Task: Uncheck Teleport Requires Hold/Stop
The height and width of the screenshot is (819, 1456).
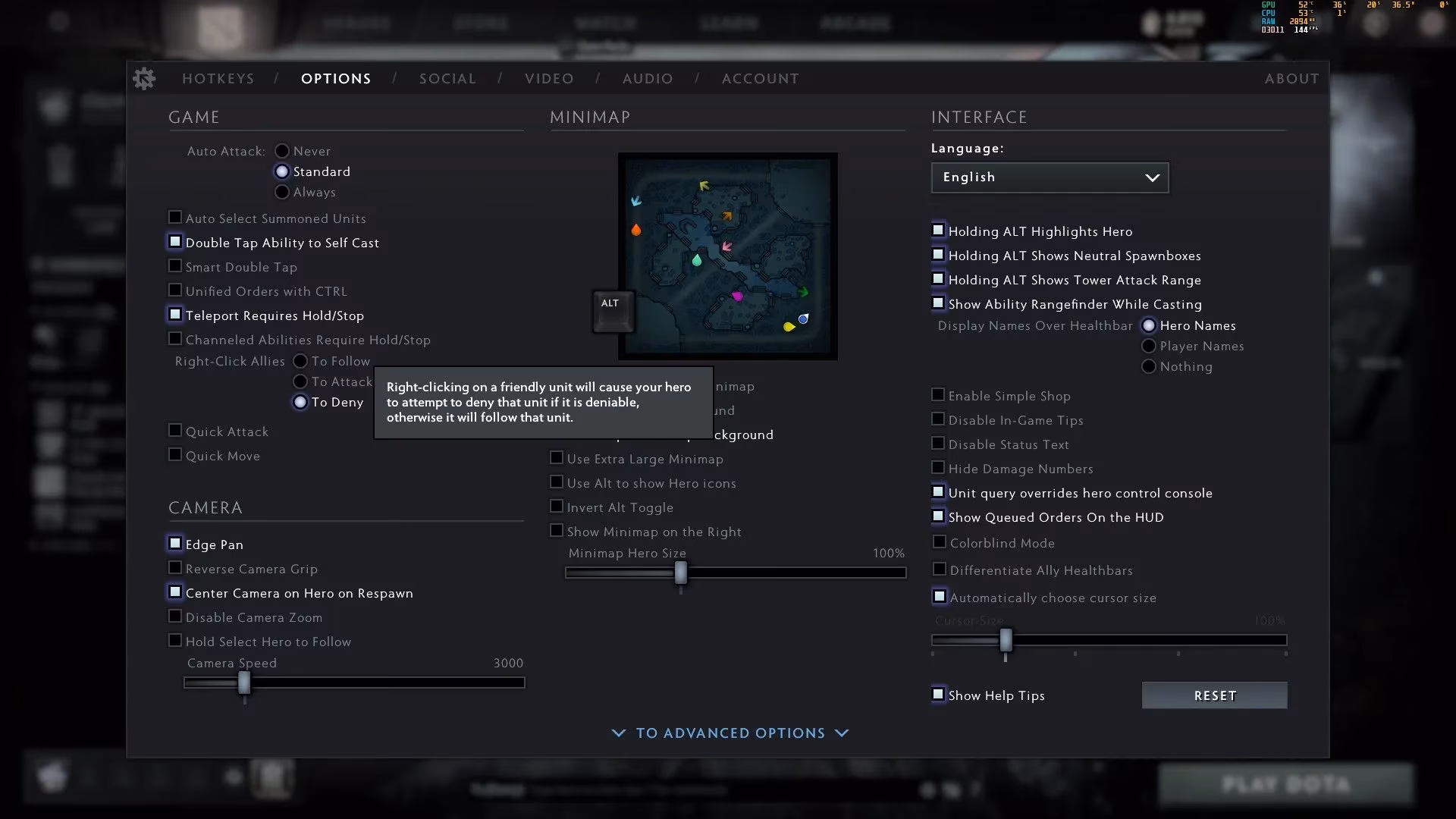Action: [x=174, y=314]
